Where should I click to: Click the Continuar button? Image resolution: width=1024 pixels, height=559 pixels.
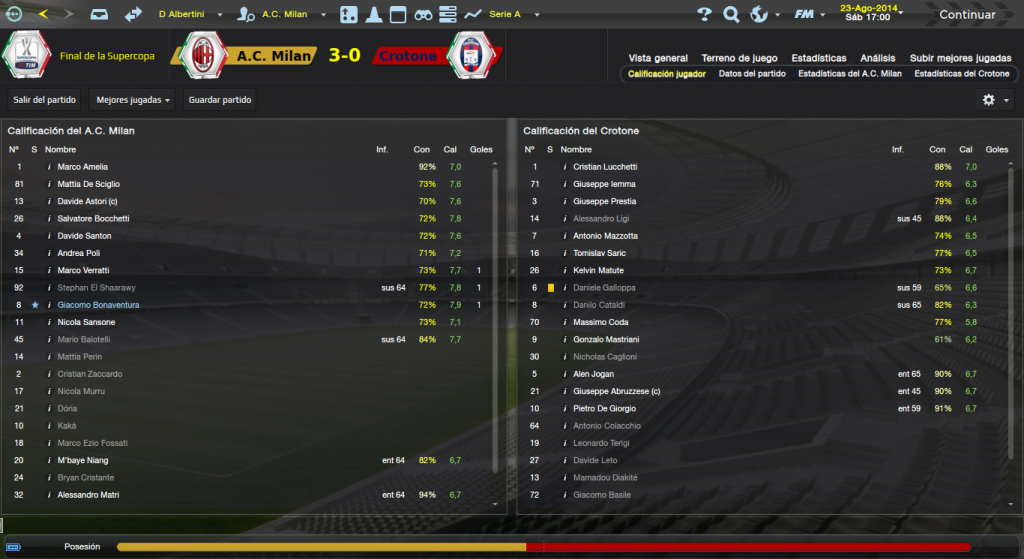coord(966,15)
